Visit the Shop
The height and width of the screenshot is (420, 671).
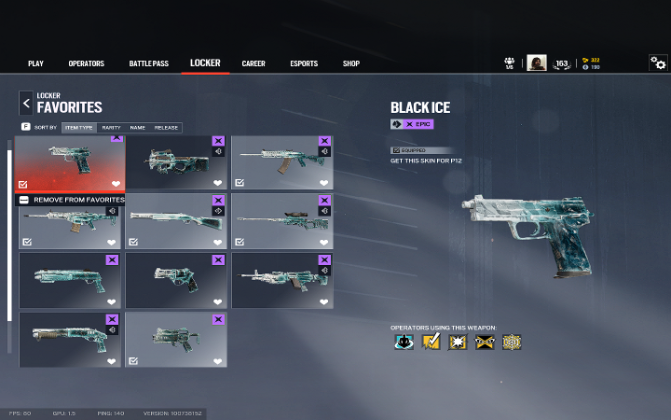click(351, 64)
